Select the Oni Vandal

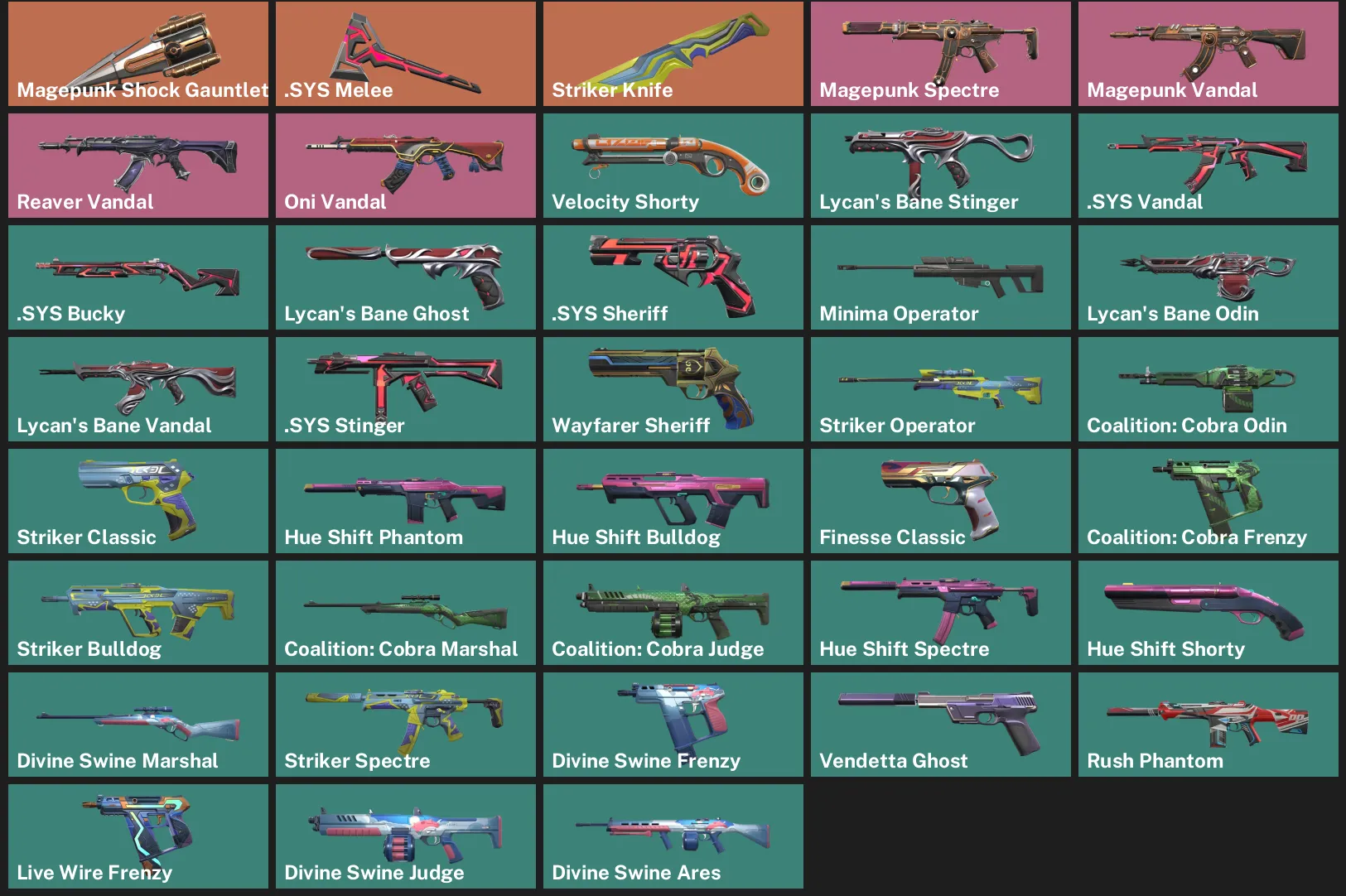[x=405, y=165]
